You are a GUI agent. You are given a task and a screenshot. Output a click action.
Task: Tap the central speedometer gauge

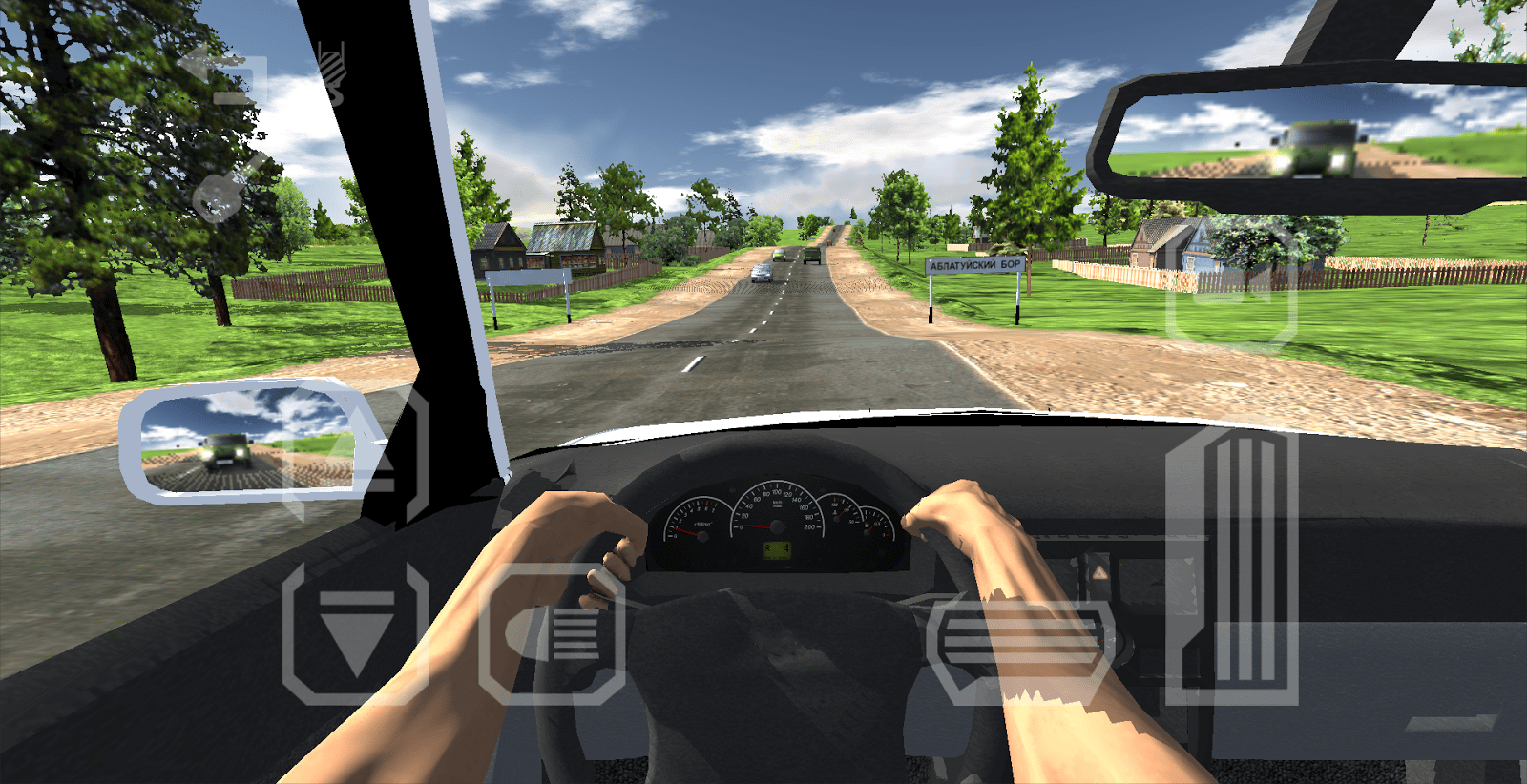pos(777,526)
